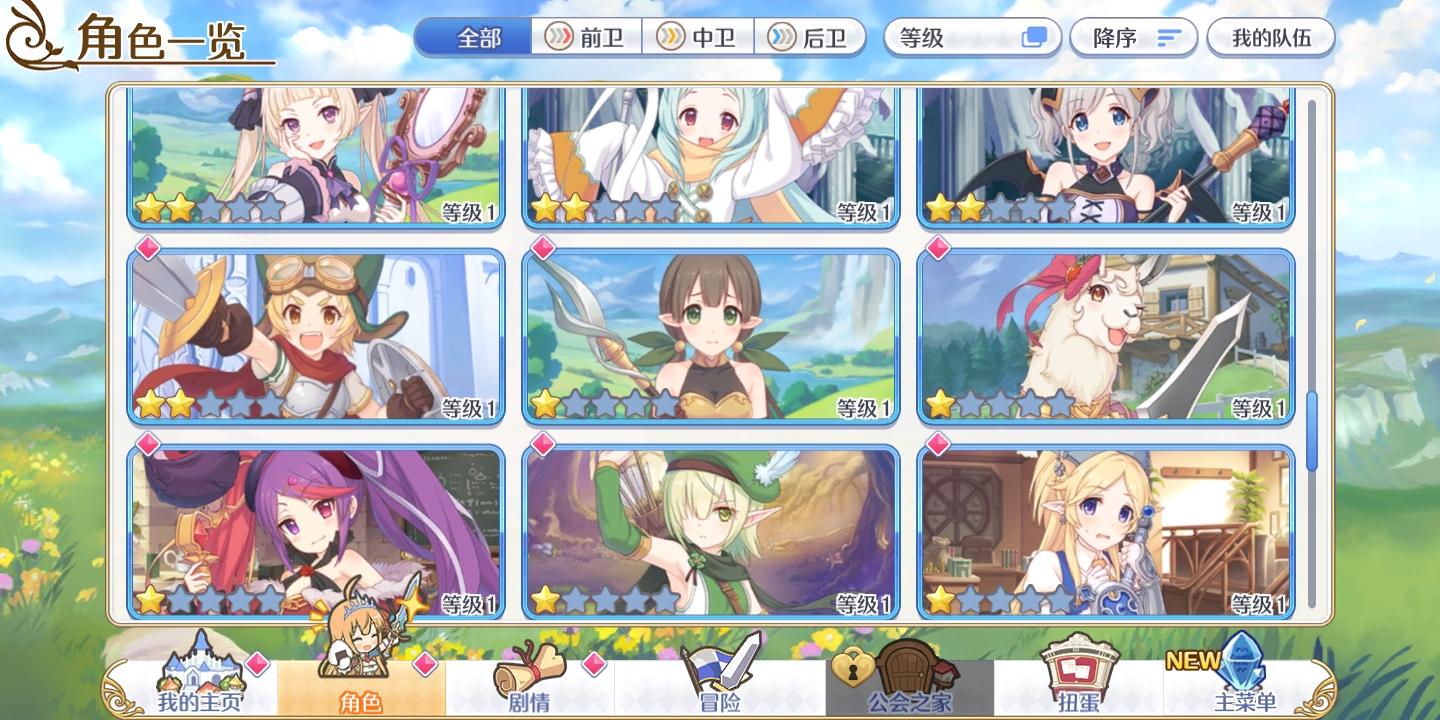
Task: Click the sort order icon next to 降序
Action: (1168, 38)
